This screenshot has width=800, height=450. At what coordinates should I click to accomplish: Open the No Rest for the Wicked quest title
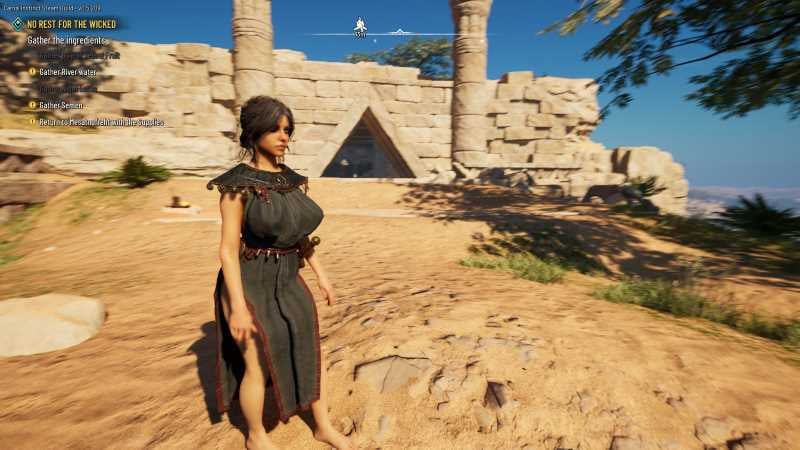(71, 23)
